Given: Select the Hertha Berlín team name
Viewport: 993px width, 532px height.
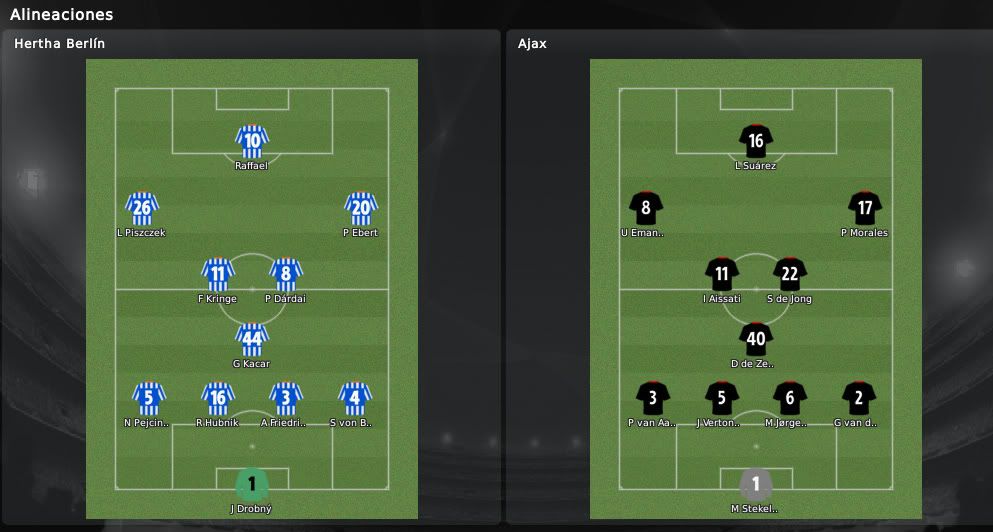Looking at the screenshot, I should 60,44.
